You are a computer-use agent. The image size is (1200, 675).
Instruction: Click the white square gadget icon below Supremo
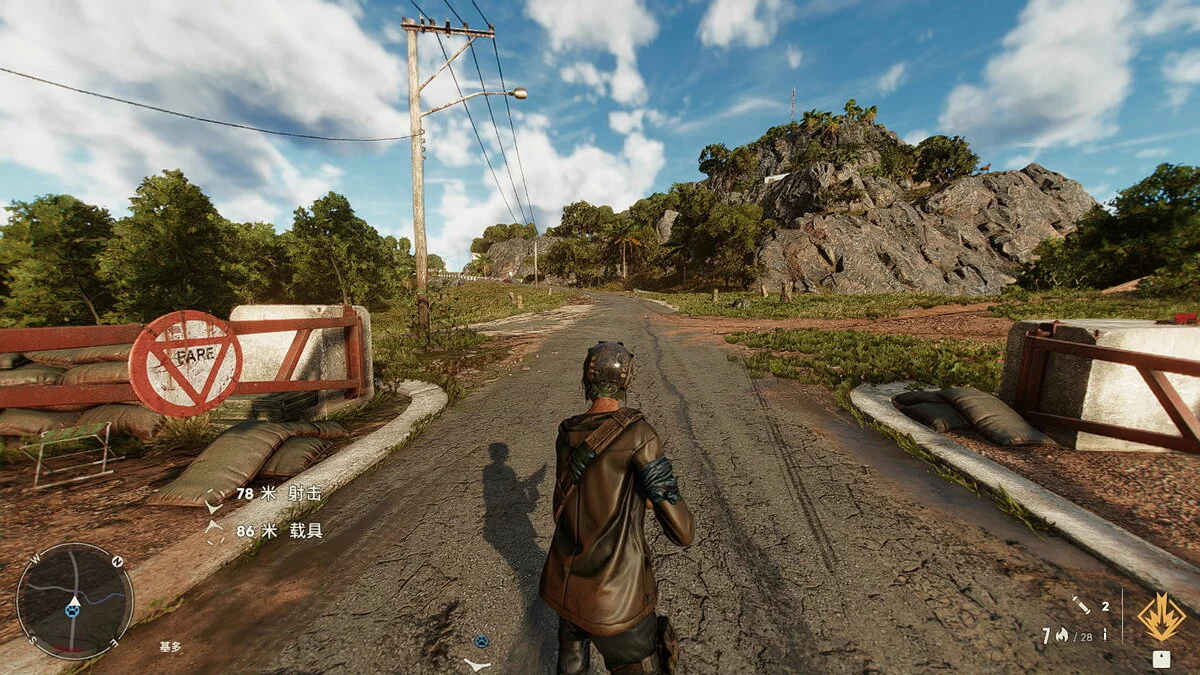[x=1161, y=659]
